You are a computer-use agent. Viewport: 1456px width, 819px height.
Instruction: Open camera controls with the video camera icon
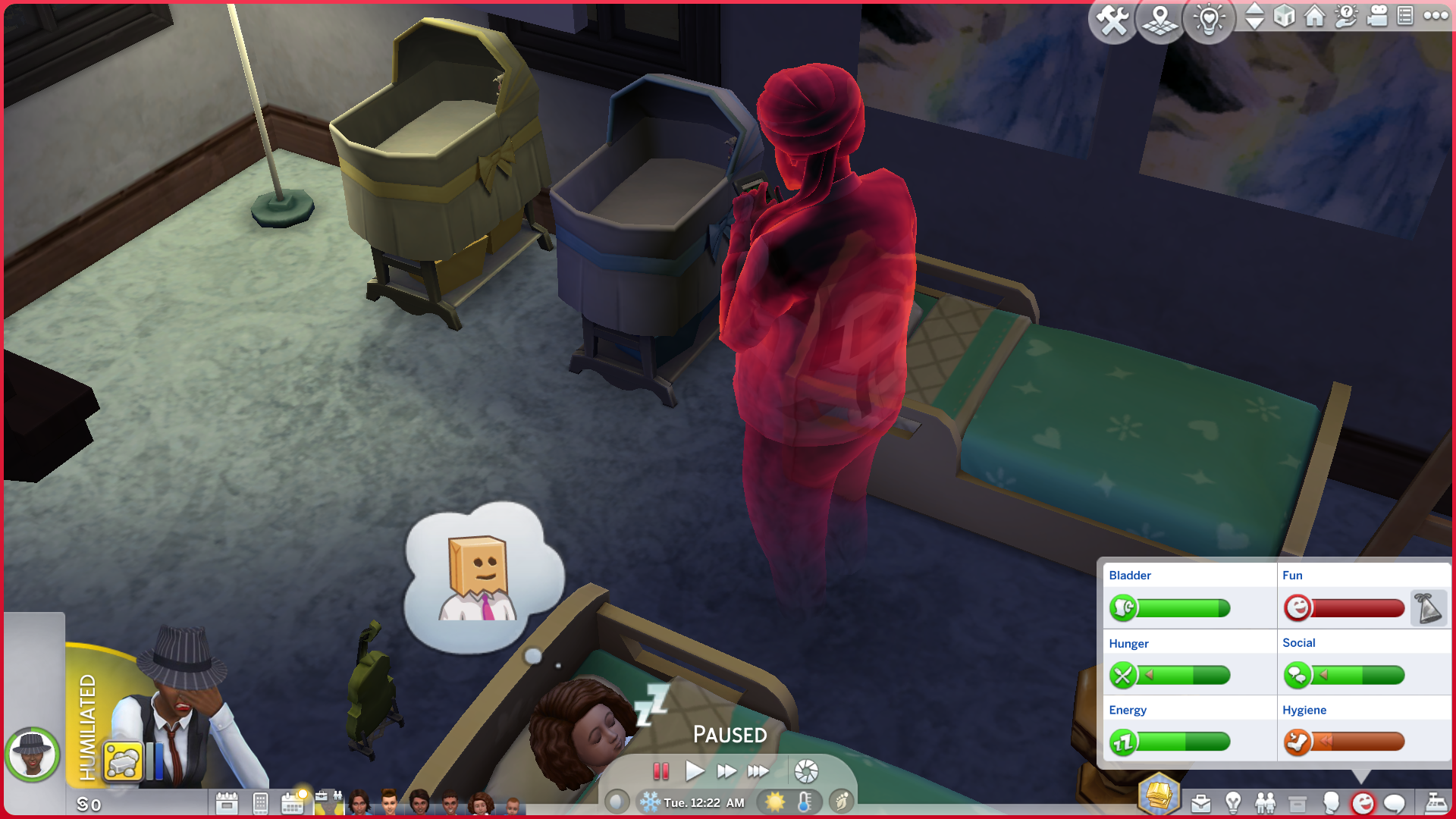click(x=1376, y=16)
